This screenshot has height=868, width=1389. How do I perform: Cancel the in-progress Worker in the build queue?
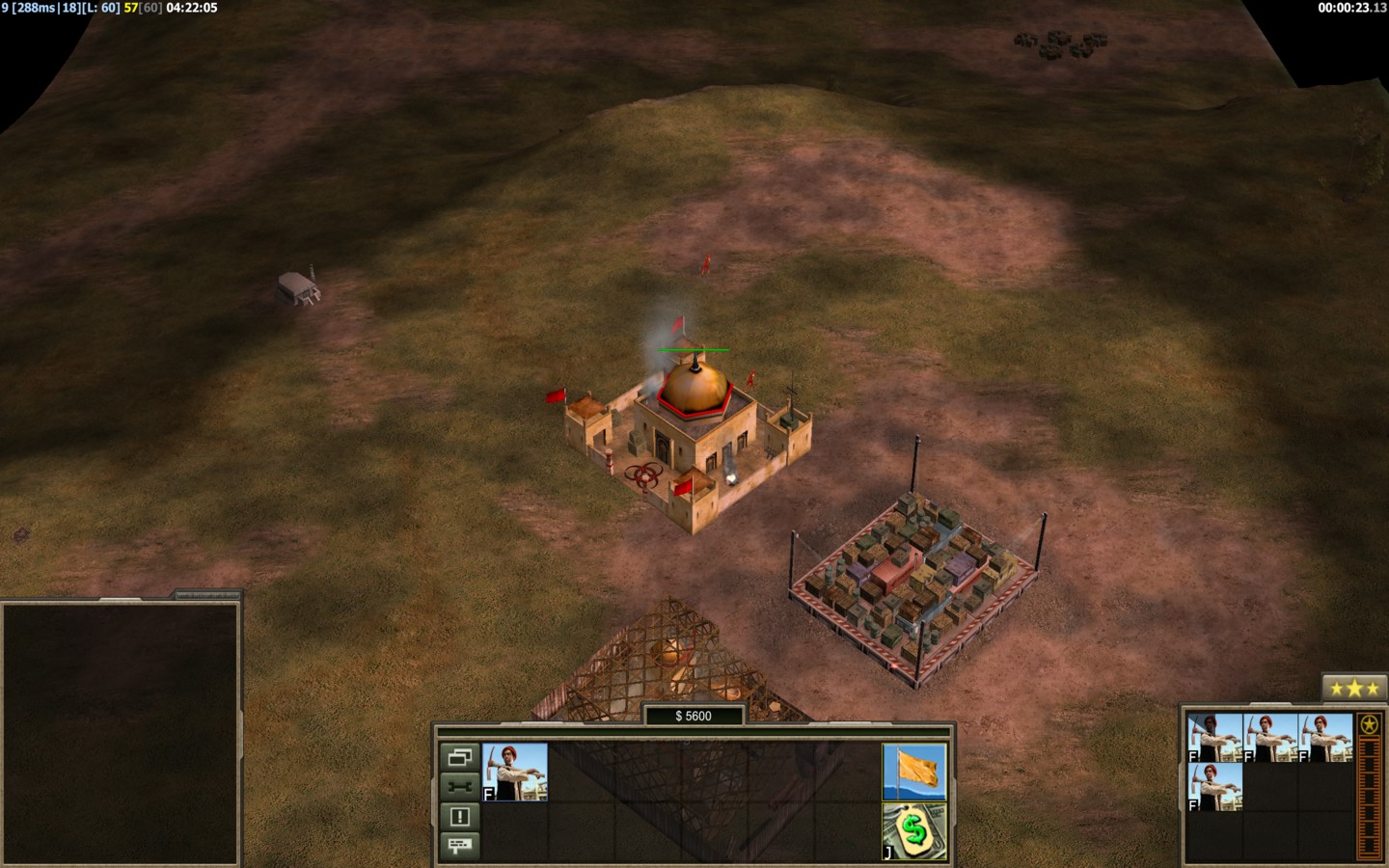coord(1214,739)
